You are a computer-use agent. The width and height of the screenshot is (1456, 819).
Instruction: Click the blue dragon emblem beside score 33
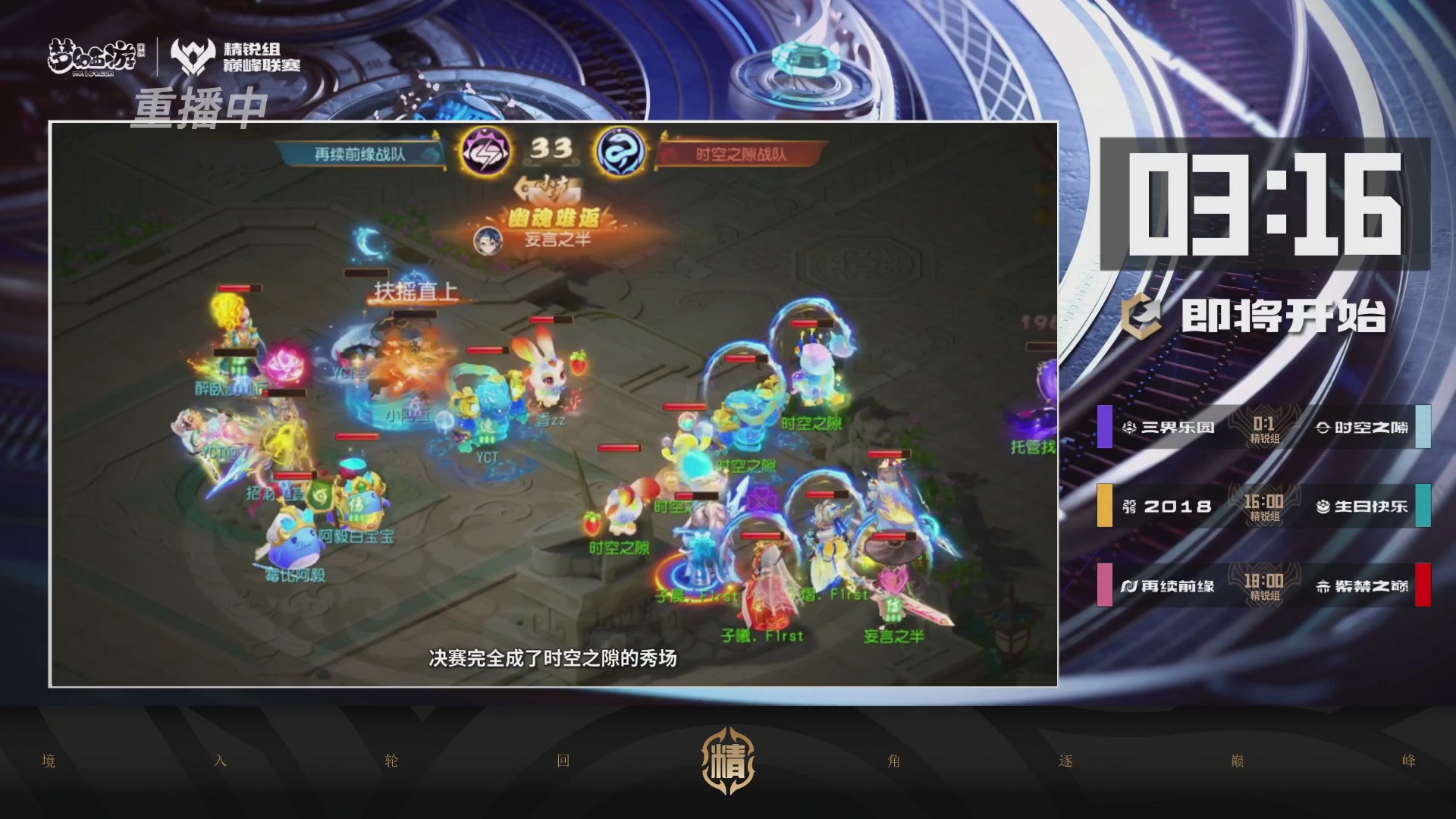[620, 150]
